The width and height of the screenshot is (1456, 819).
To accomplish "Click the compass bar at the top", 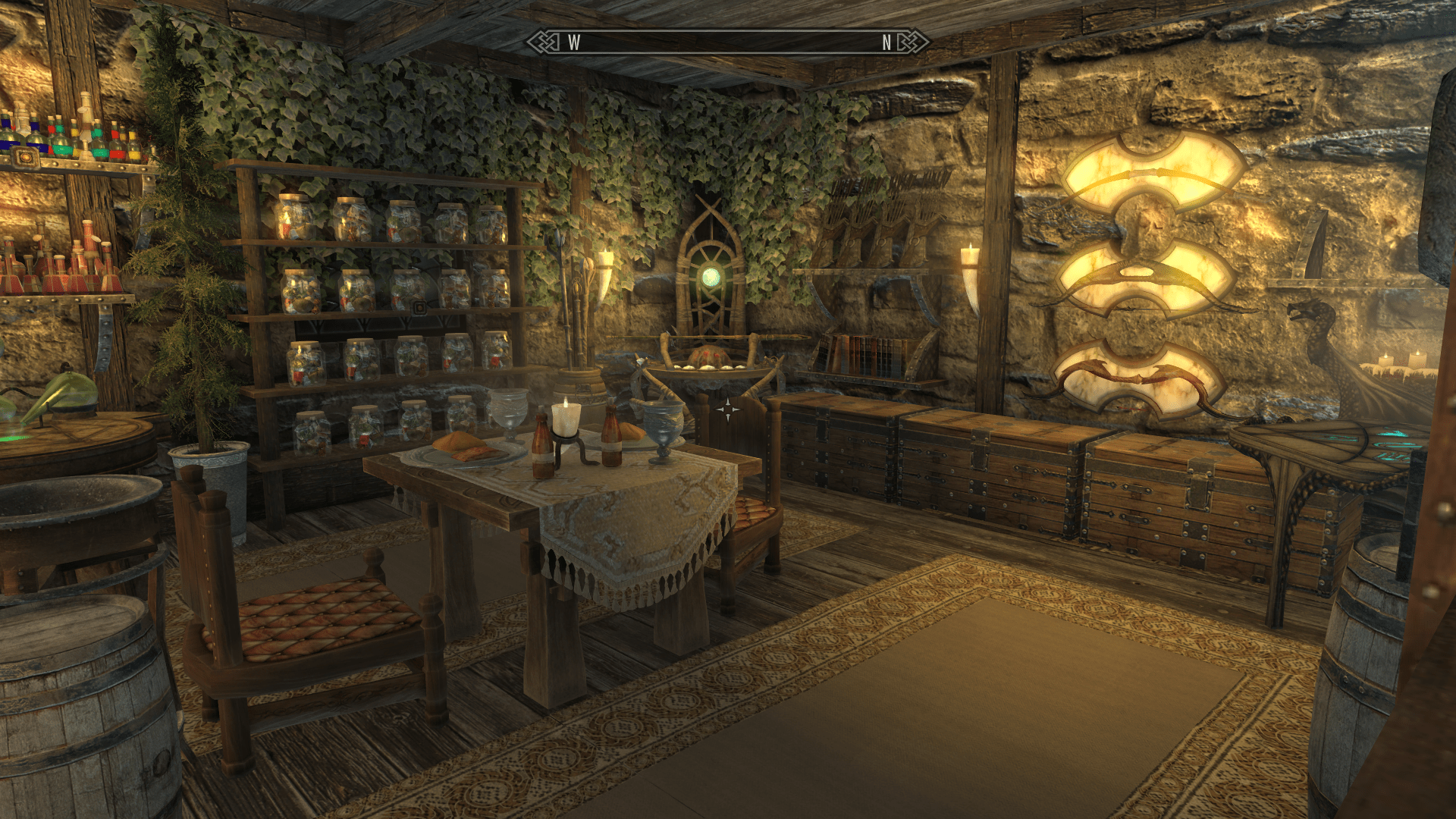I will click(x=728, y=42).
